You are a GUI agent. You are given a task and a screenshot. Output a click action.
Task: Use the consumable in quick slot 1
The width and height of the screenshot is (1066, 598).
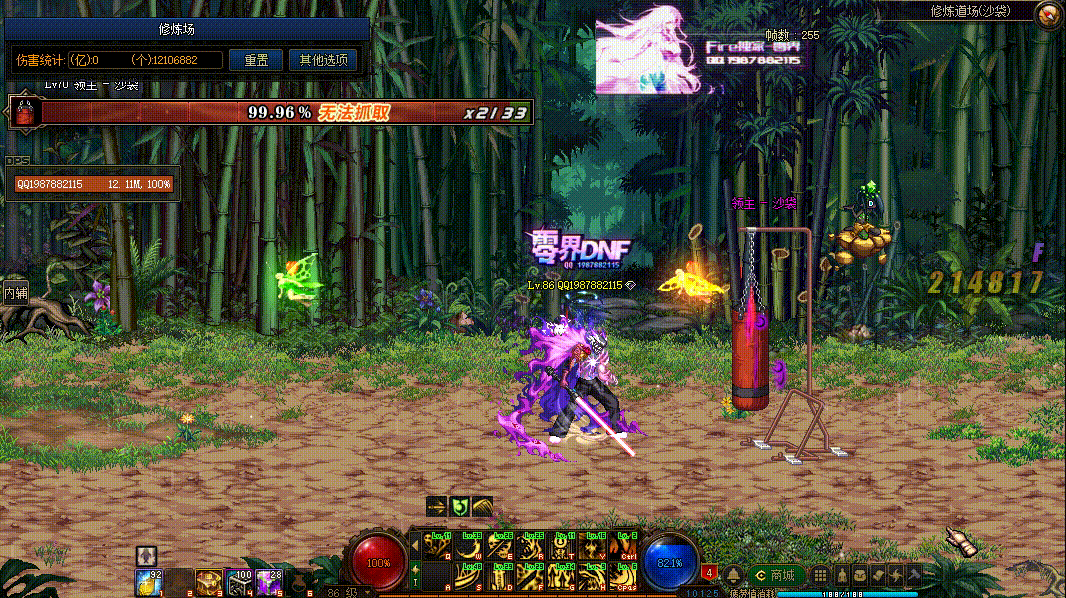coord(149,580)
